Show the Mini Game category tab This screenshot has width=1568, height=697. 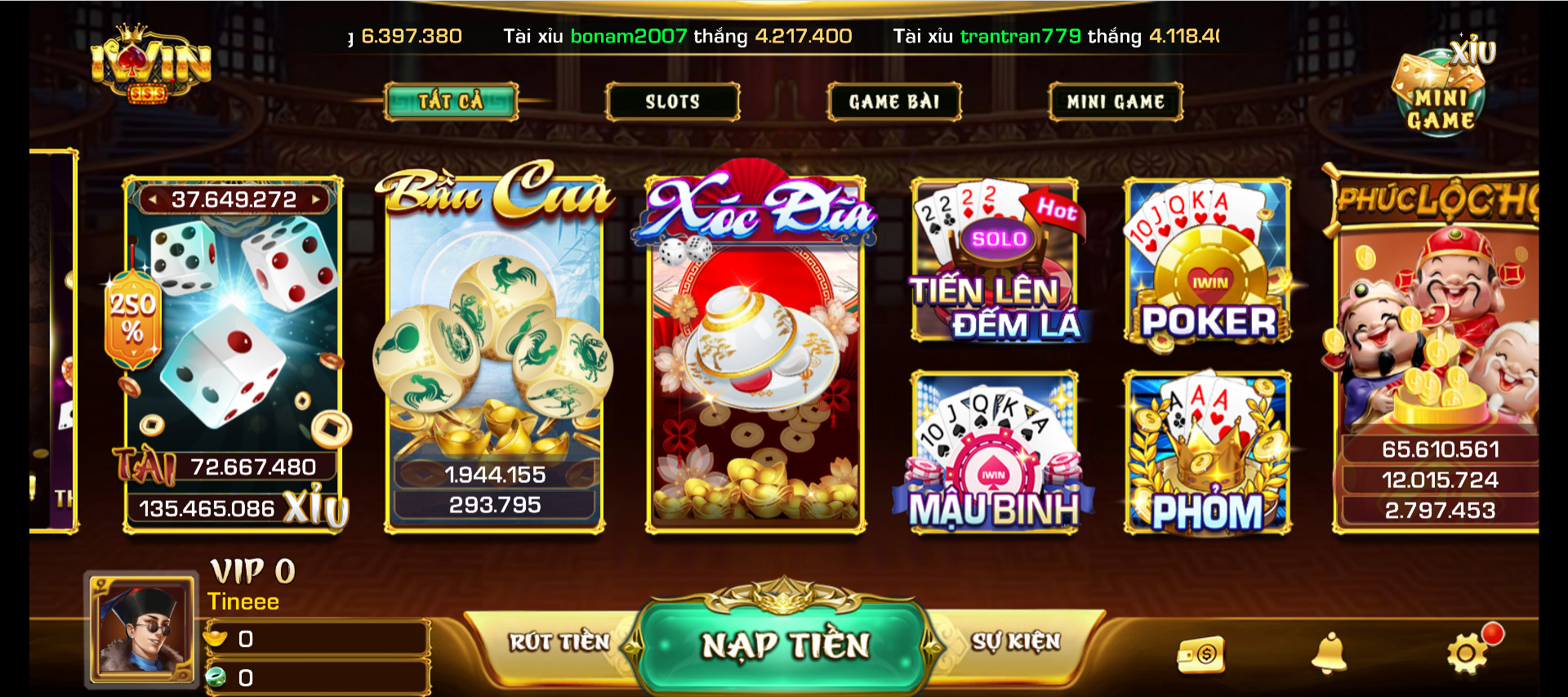[x=1115, y=101]
